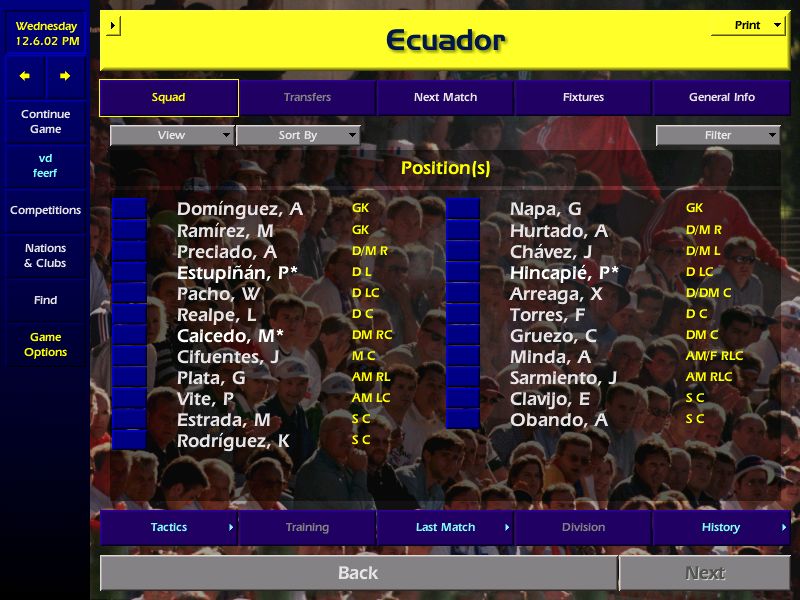Switch to the Fixtures tab
This screenshot has height=600, width=800.
click(x=583, y=98)
